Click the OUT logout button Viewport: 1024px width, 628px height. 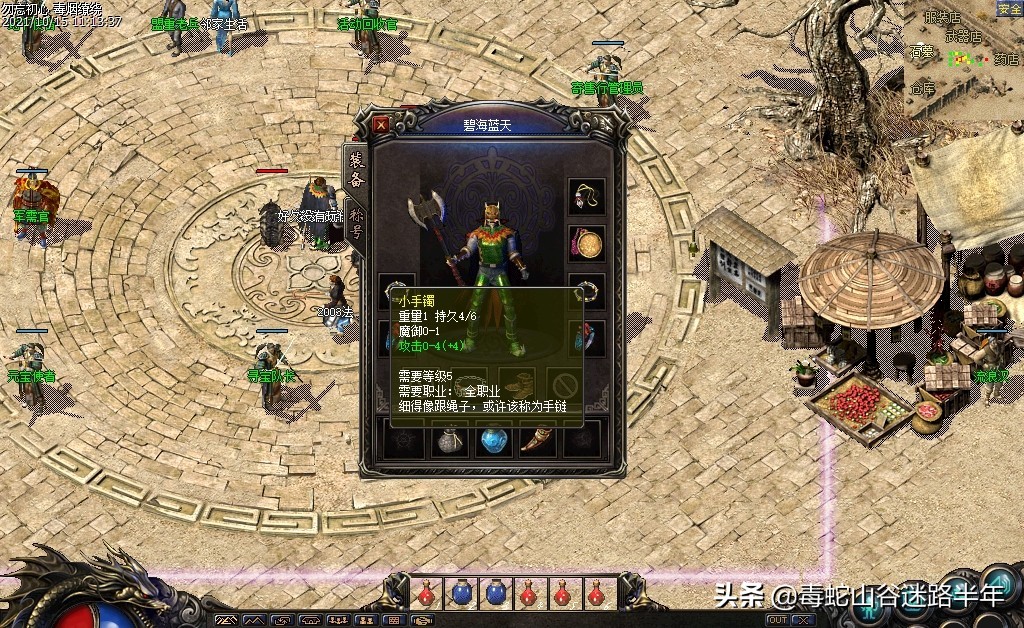tap(777, 620)
